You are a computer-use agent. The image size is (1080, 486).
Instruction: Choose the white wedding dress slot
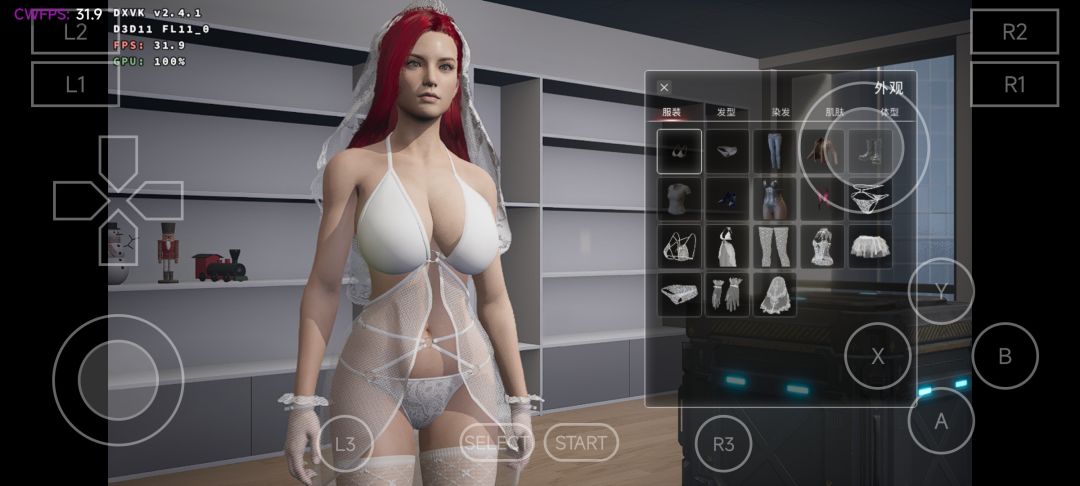(x=727, y=246)
